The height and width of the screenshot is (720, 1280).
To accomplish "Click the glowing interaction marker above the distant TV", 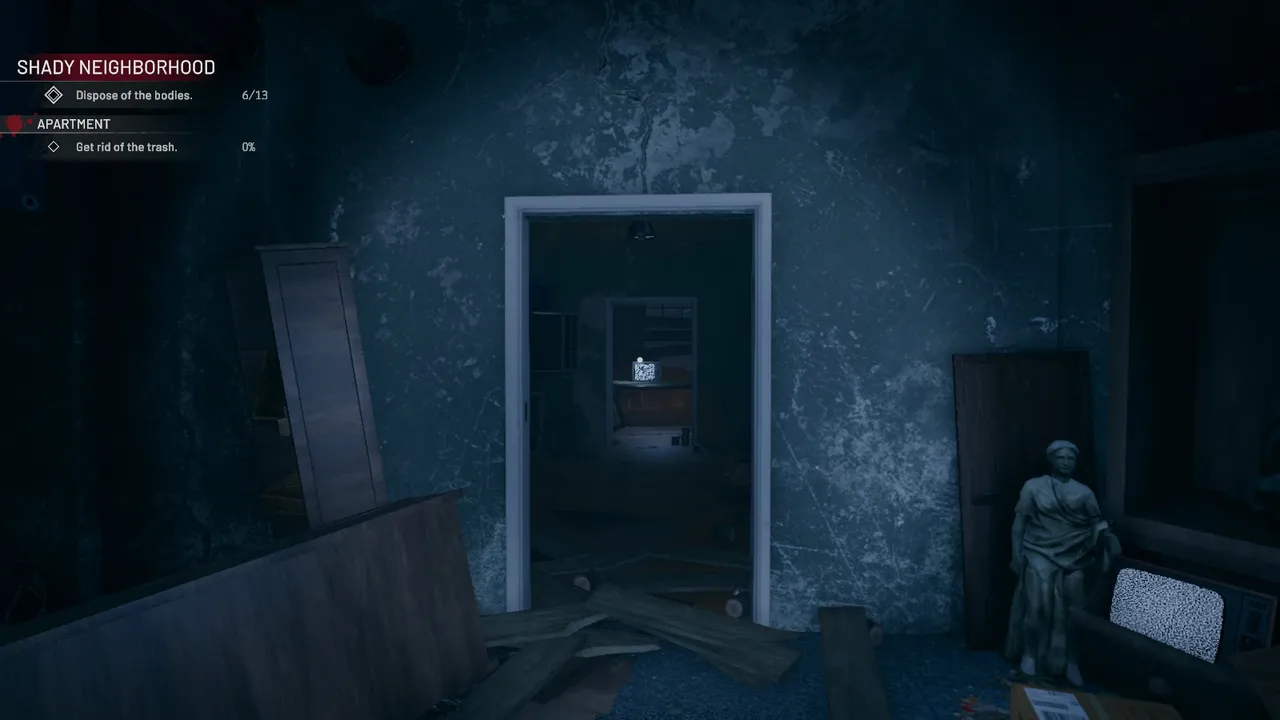I will [639, 360].
